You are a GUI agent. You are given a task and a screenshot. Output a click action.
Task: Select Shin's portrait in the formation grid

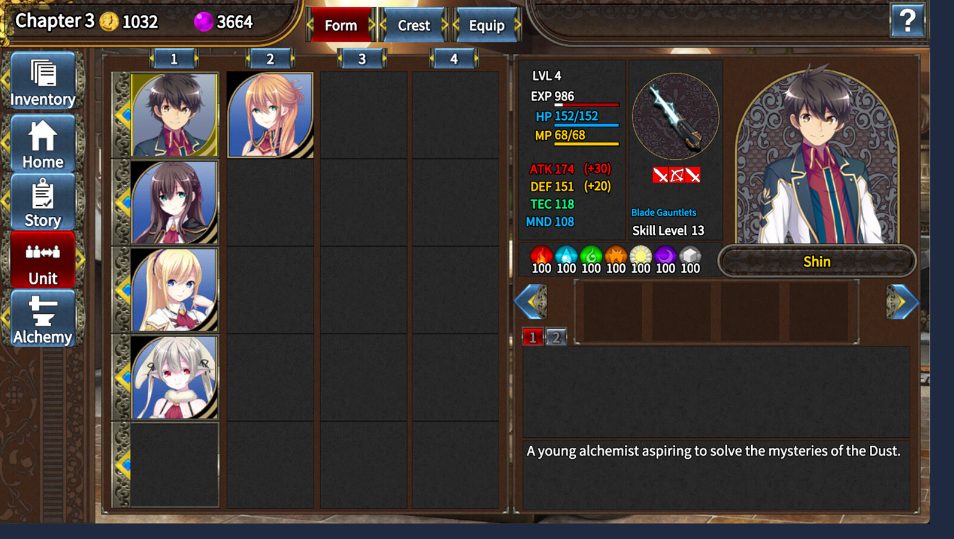174,115
